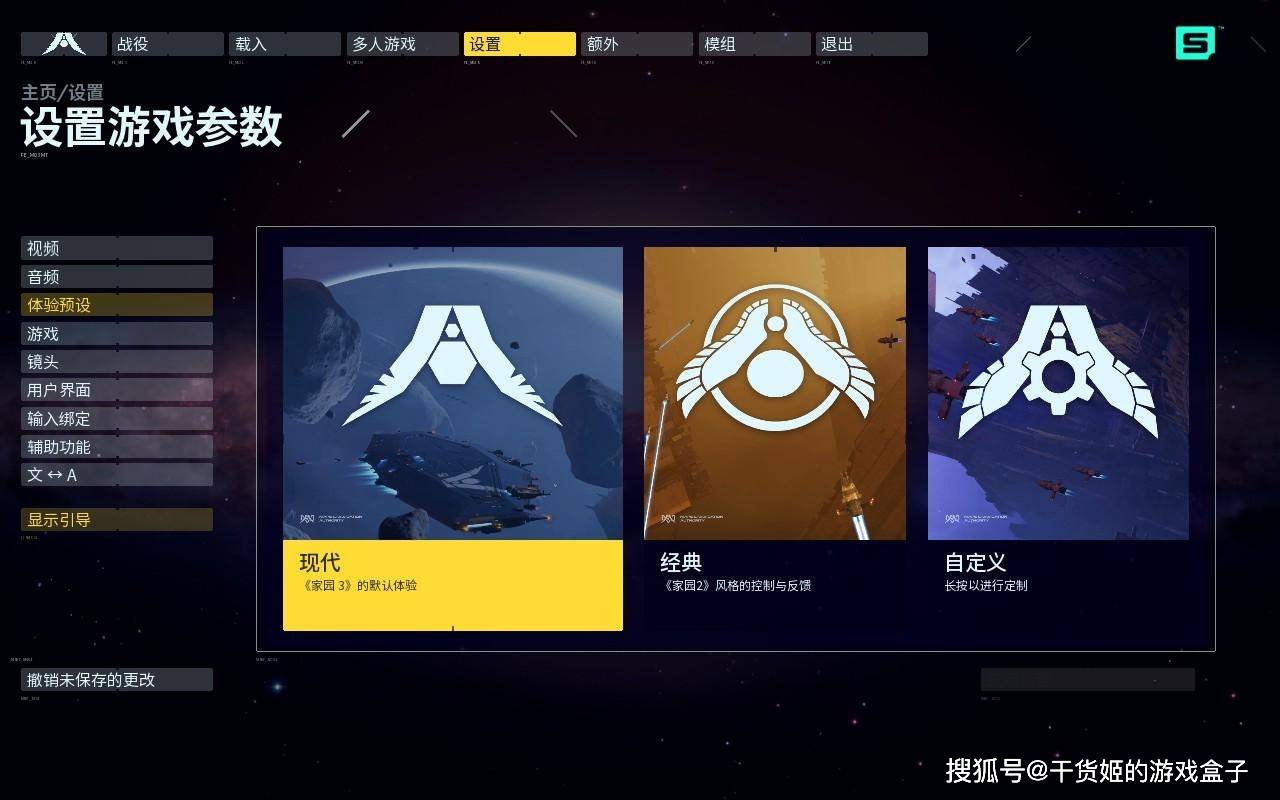The image size is (1280, 800).
Task: Open the 游戏 gameplay settings
Action: pyautogui.click(x=116, y=333)
